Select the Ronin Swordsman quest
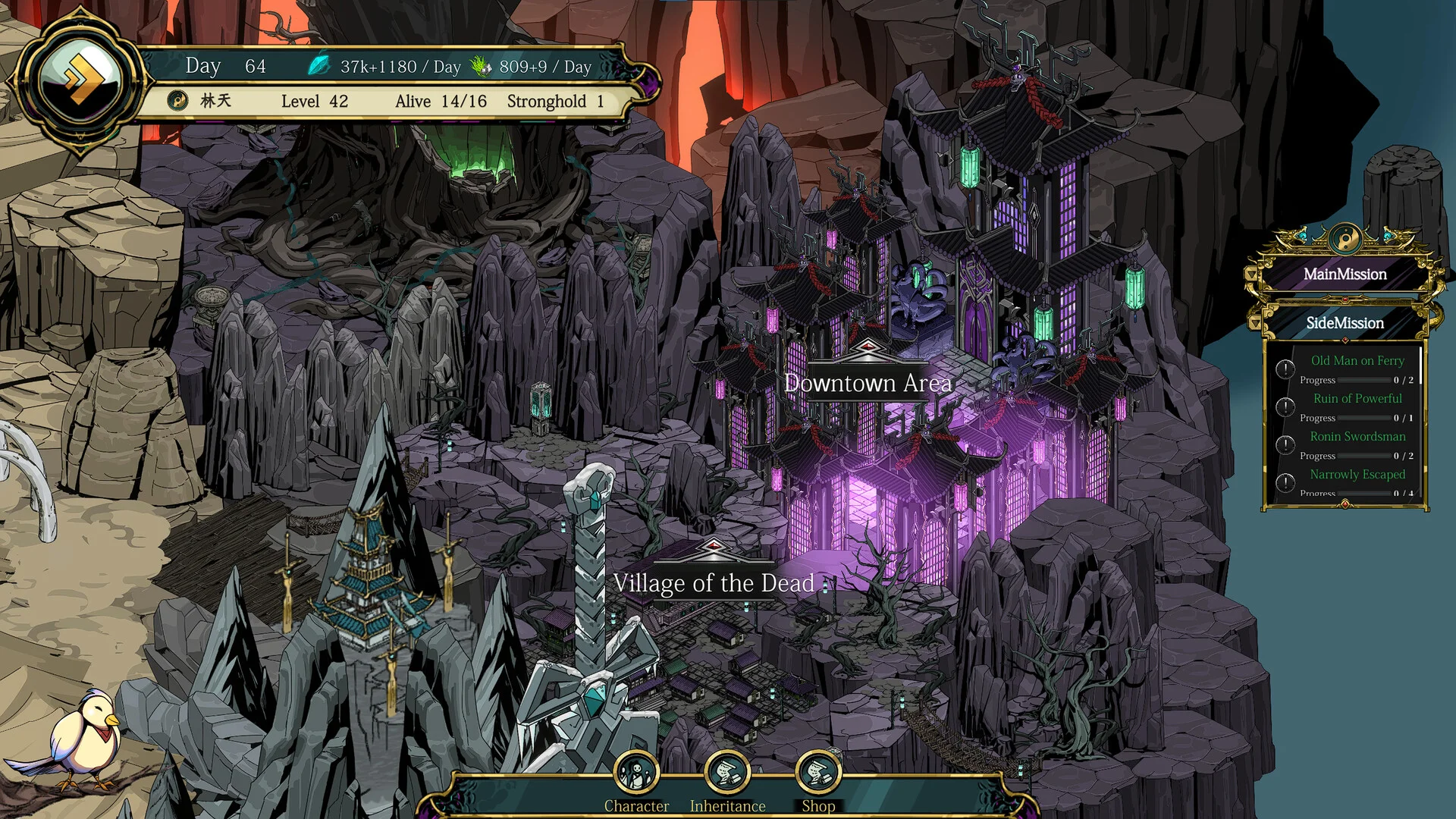This screenshot has height=819, width=1456. 1357,437
